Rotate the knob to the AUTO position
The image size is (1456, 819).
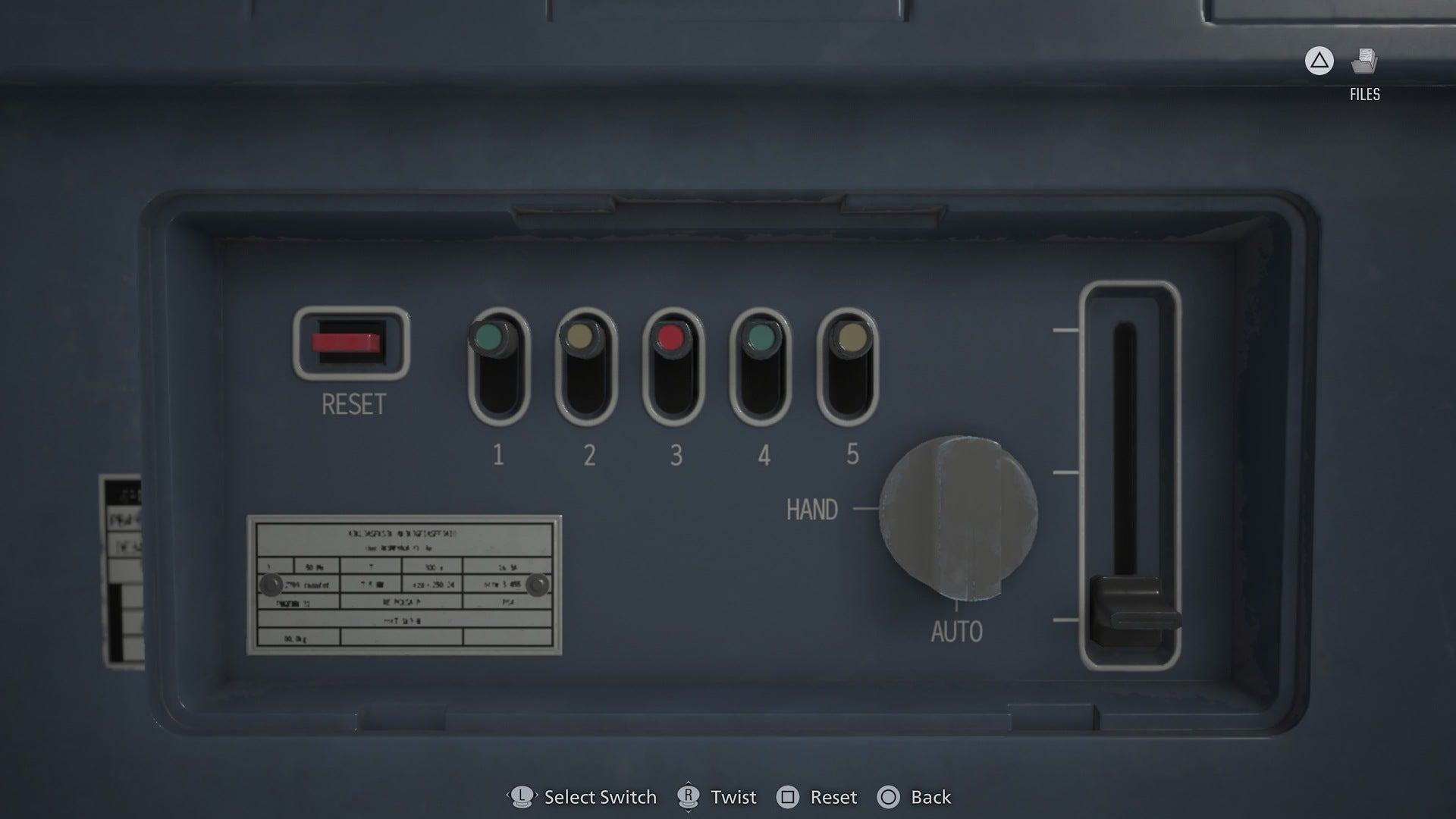pyautogui.click(x=957, y=628)
